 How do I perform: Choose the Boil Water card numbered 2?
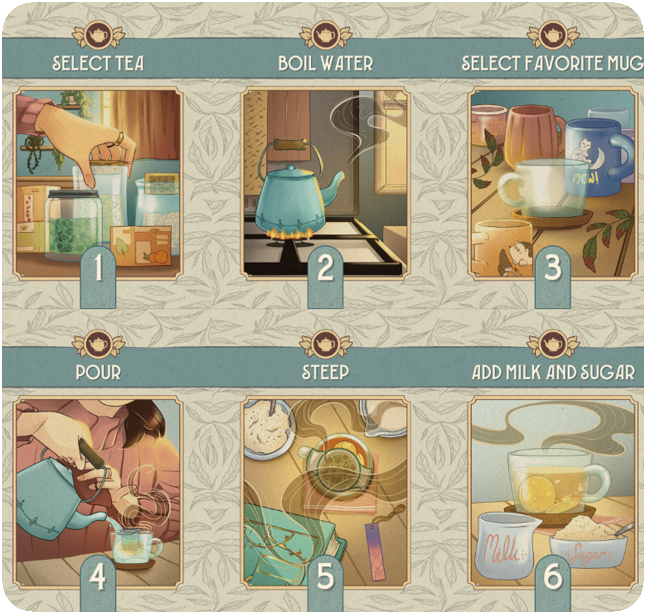click(325, 183)
